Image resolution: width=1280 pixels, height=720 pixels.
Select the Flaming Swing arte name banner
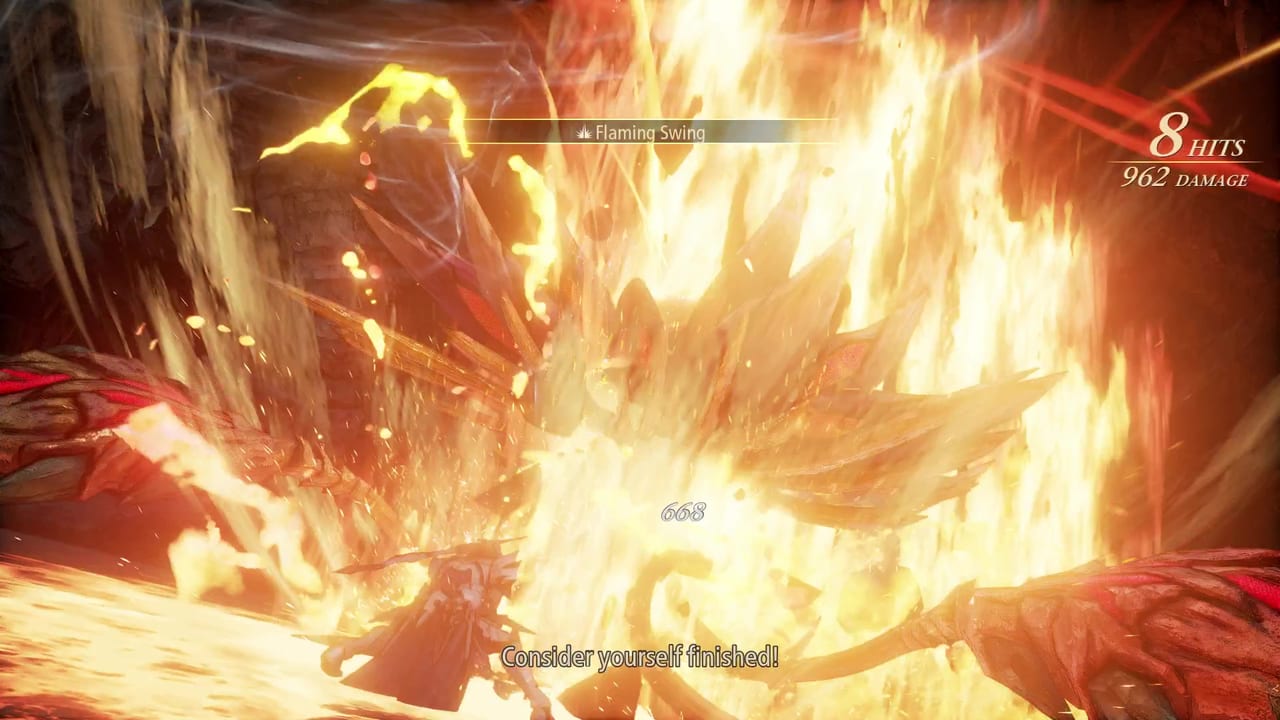pyautogui.click(x=641, y=132)
